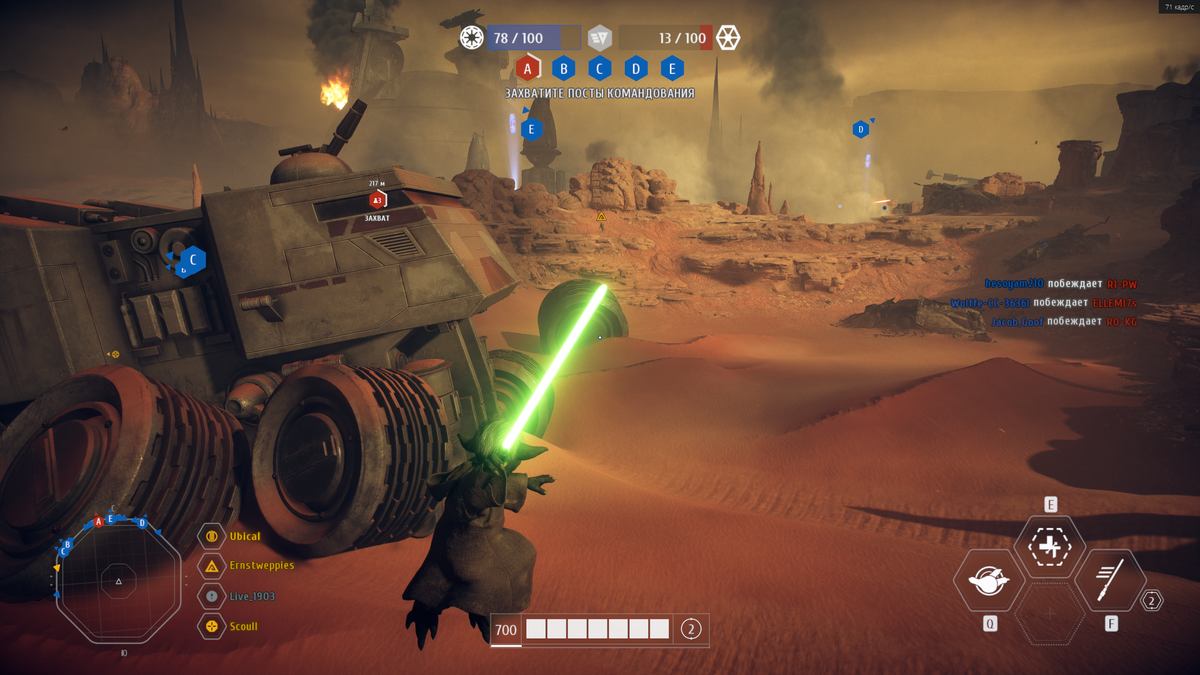Screen dimensions: 1200x675
Task: Click the Separatist faction emblem
Action: pos(728,38)
